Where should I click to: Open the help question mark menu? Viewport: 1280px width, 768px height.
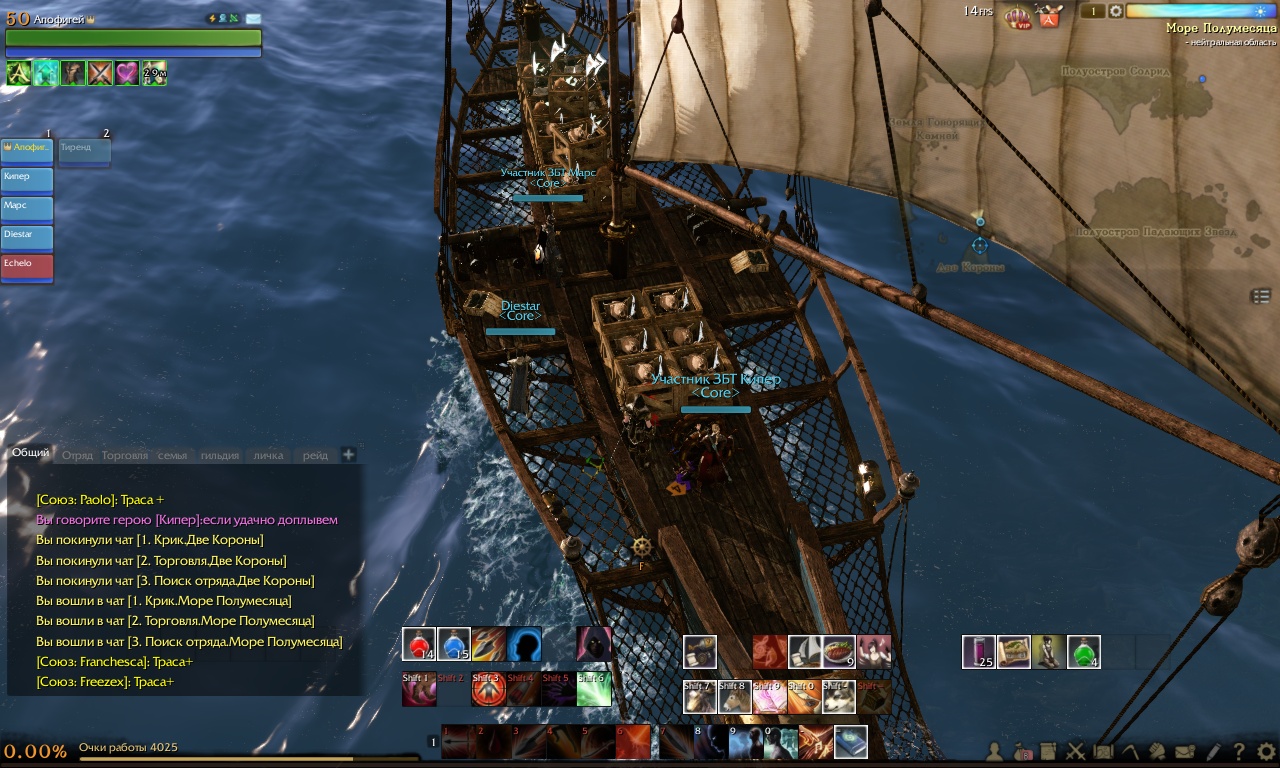coord(1239,751)
